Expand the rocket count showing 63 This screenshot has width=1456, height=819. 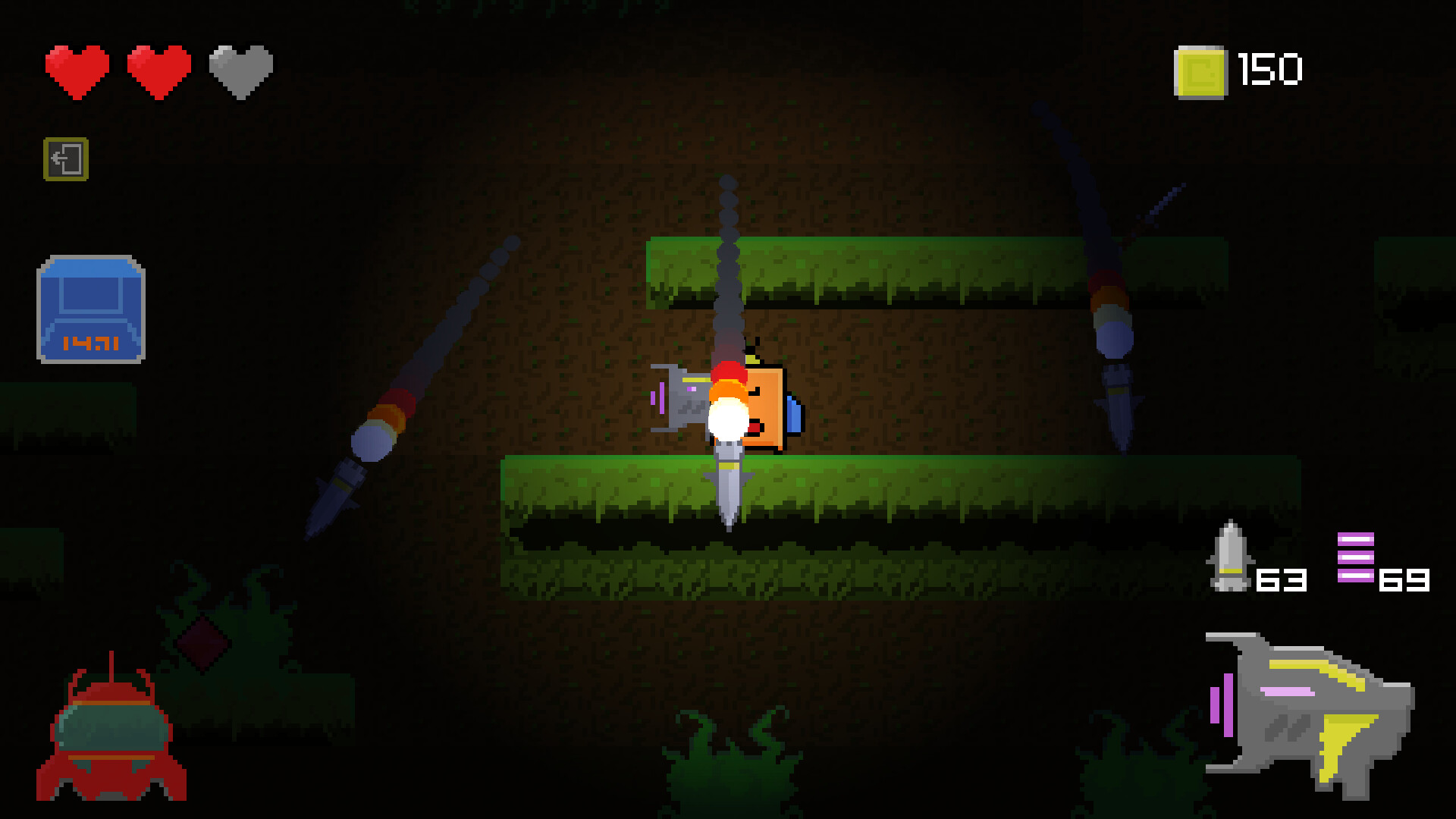1282,581
